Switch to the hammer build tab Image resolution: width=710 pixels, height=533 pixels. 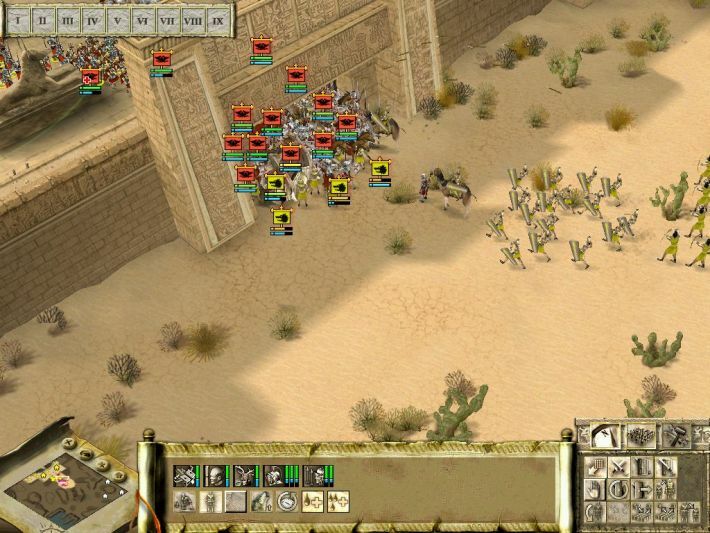pos(675,435)
